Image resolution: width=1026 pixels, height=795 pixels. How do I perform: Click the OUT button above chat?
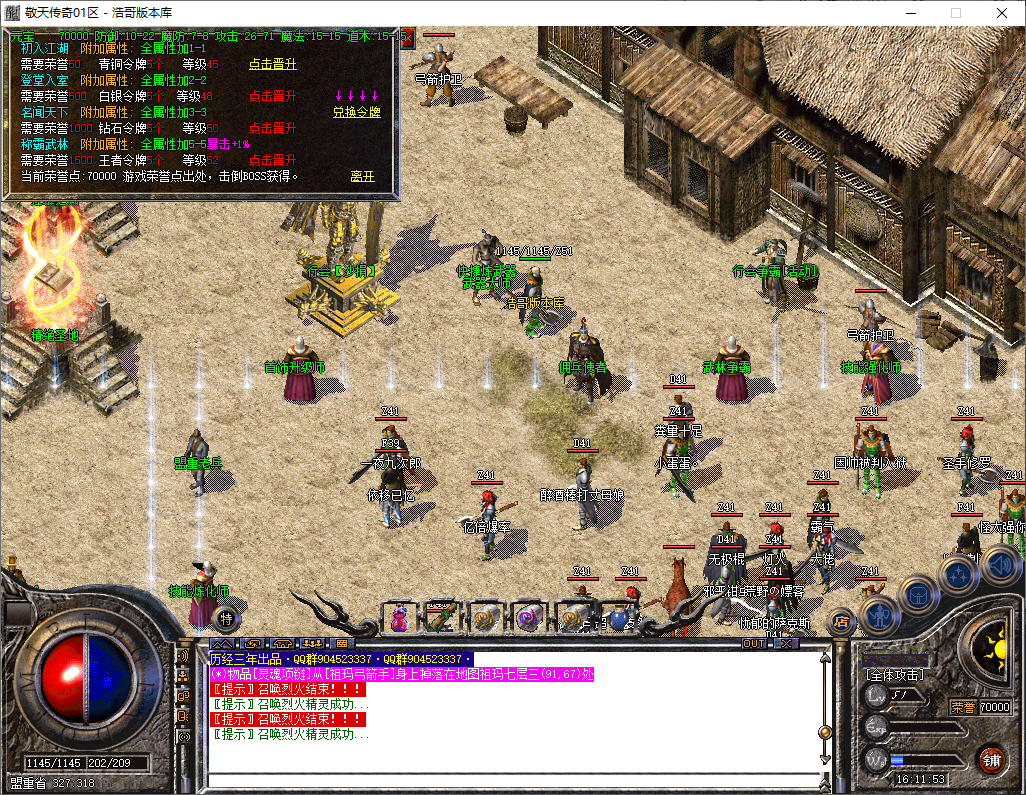753,644
